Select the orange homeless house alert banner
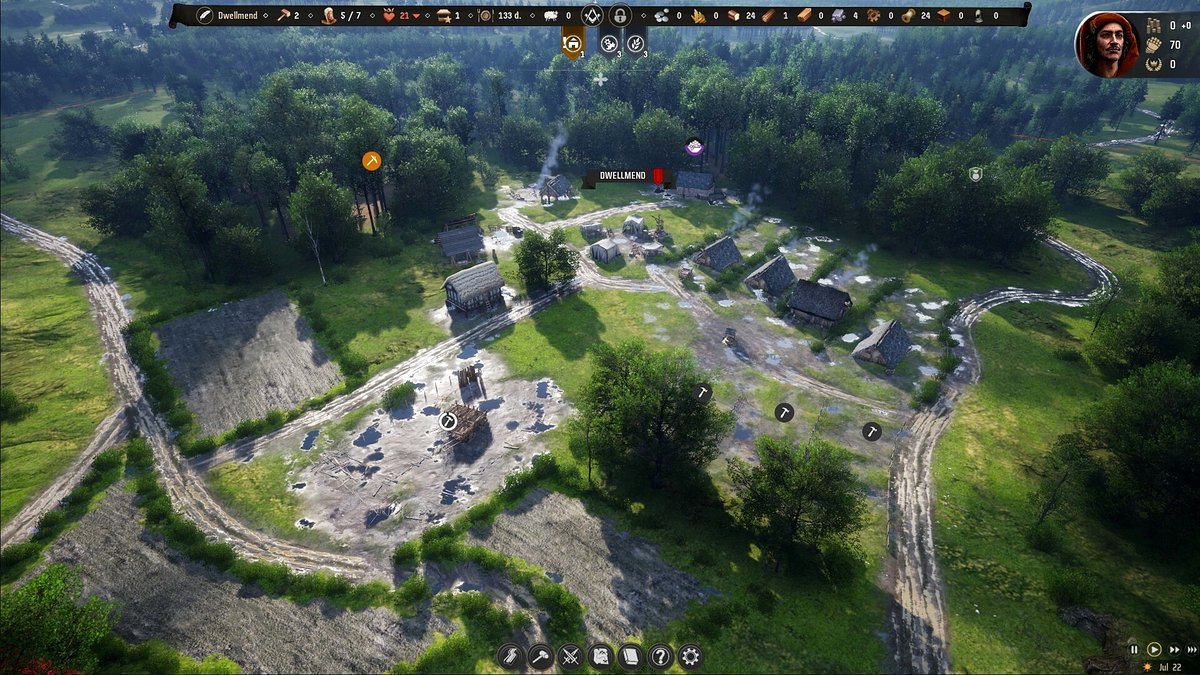 point(572,43)
